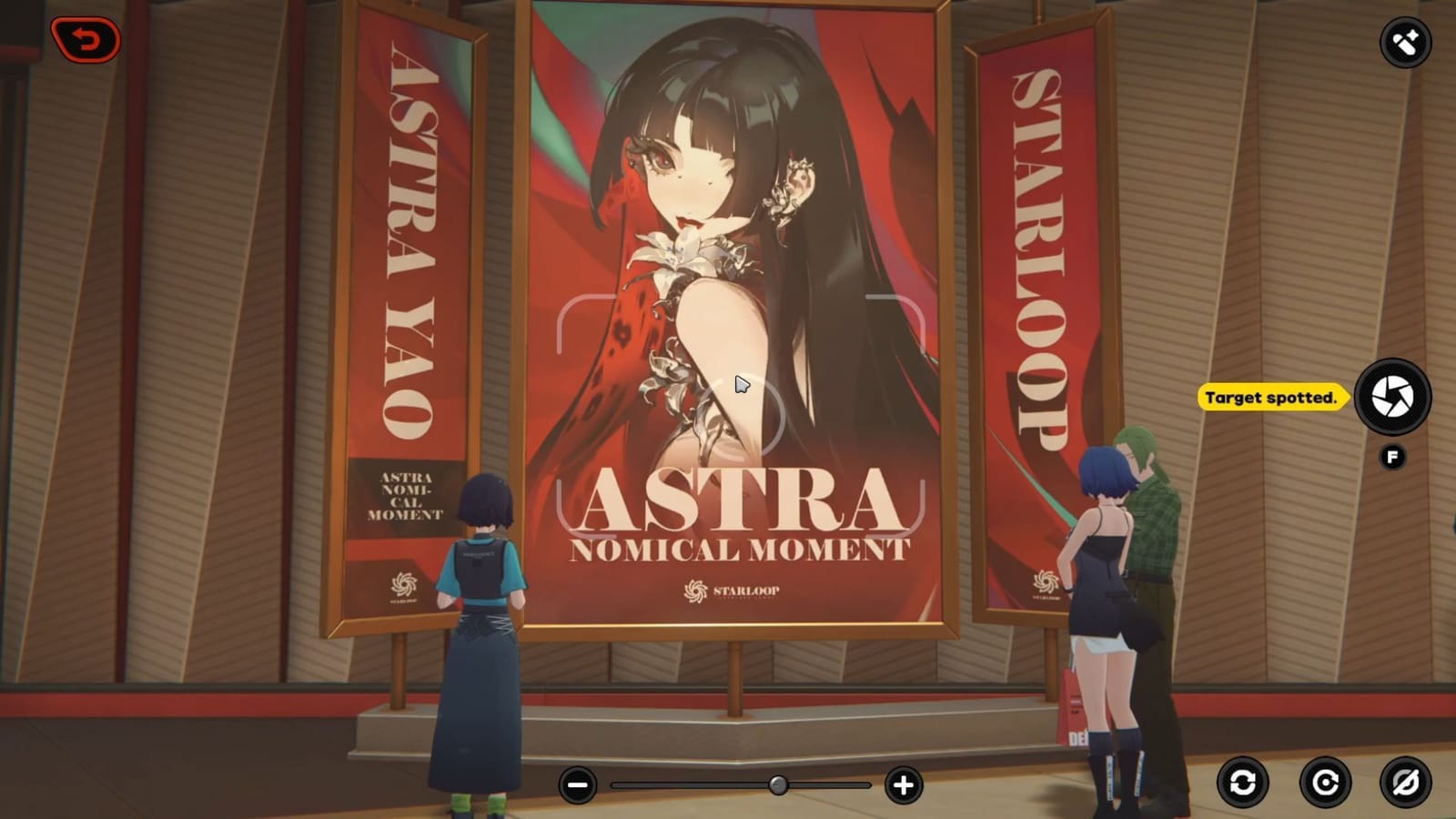Click the F key prompt badge
The width and height of the screenshot is (1456, 819).
click(x=1390, y=455)
